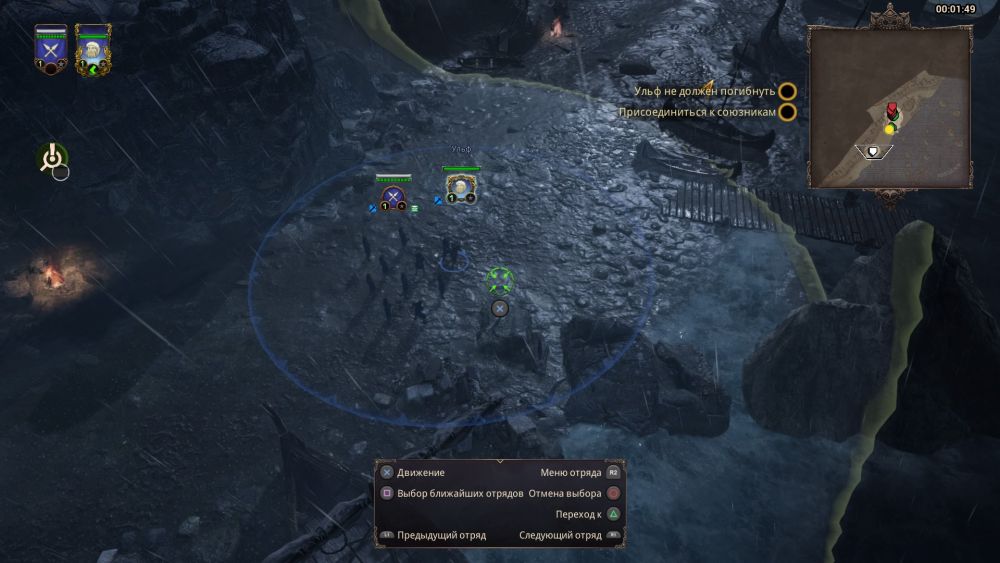
Task: Open the minimap
Action: point(889,107)
